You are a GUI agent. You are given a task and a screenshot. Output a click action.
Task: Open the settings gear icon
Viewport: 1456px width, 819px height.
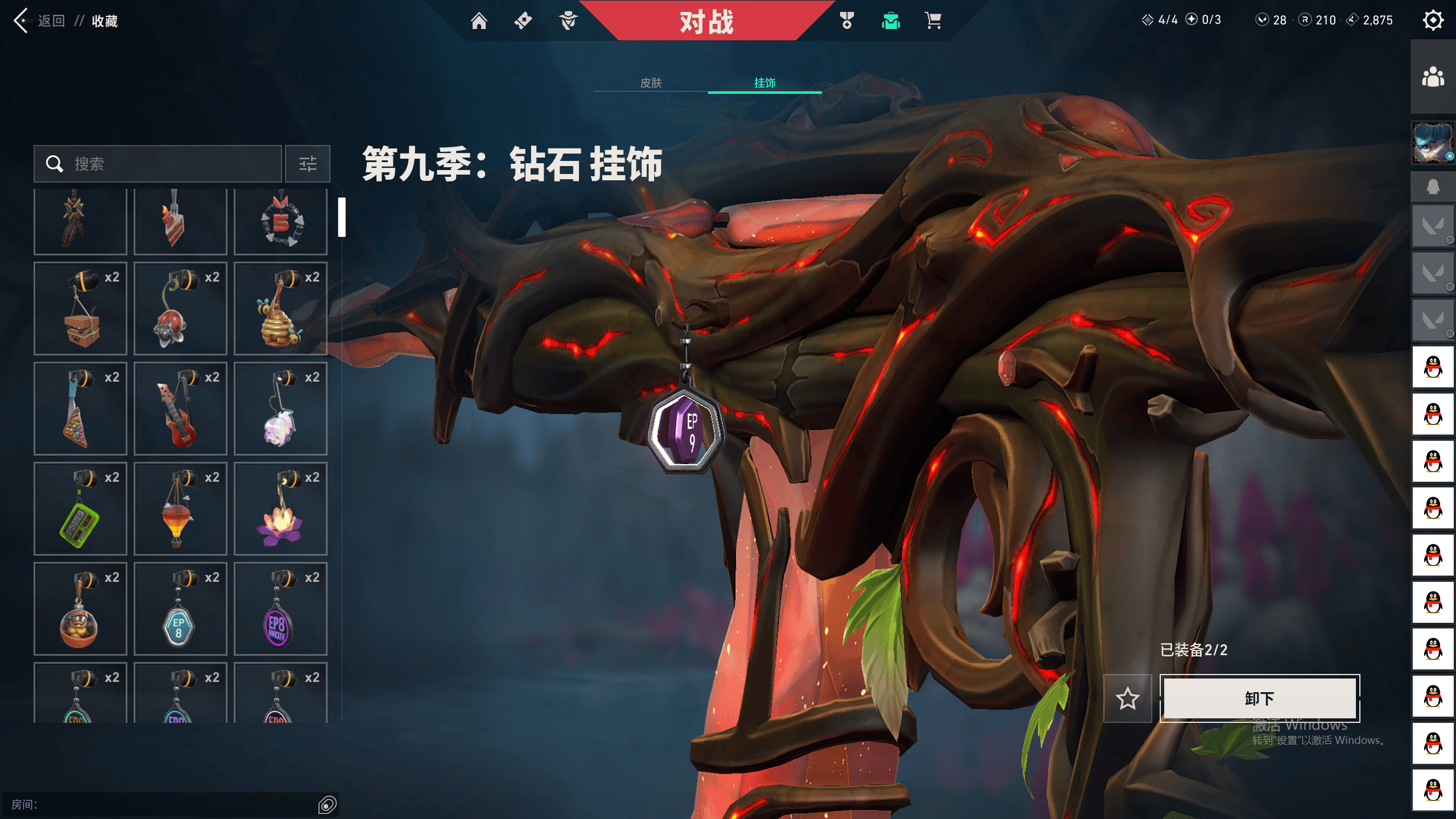point(1434,20)
